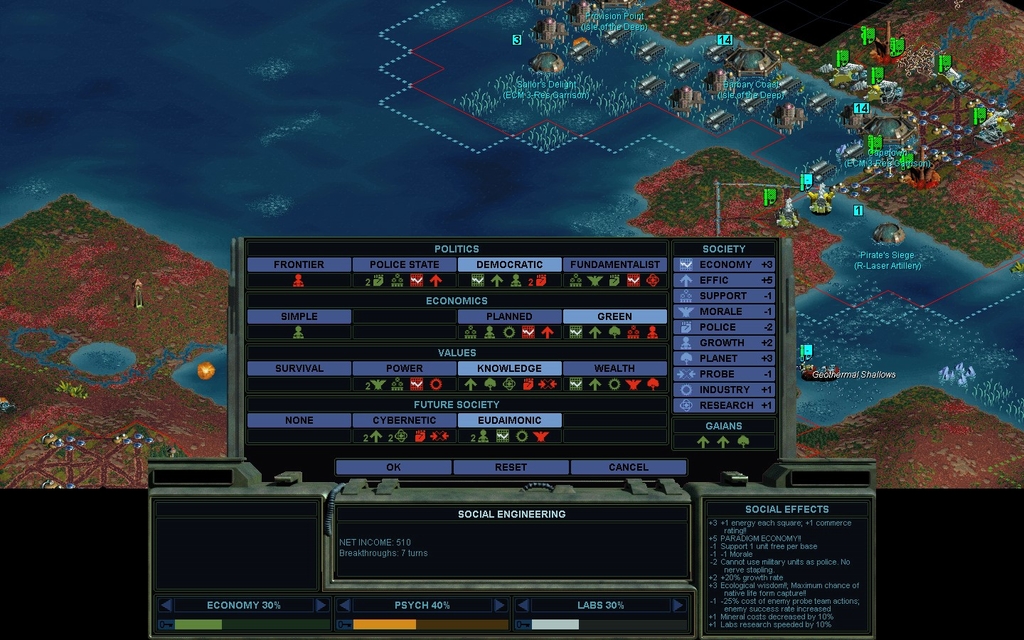Cancel the social engineering changes
The height and width of the screenshot is (640, 1024).
coord(628,467)
